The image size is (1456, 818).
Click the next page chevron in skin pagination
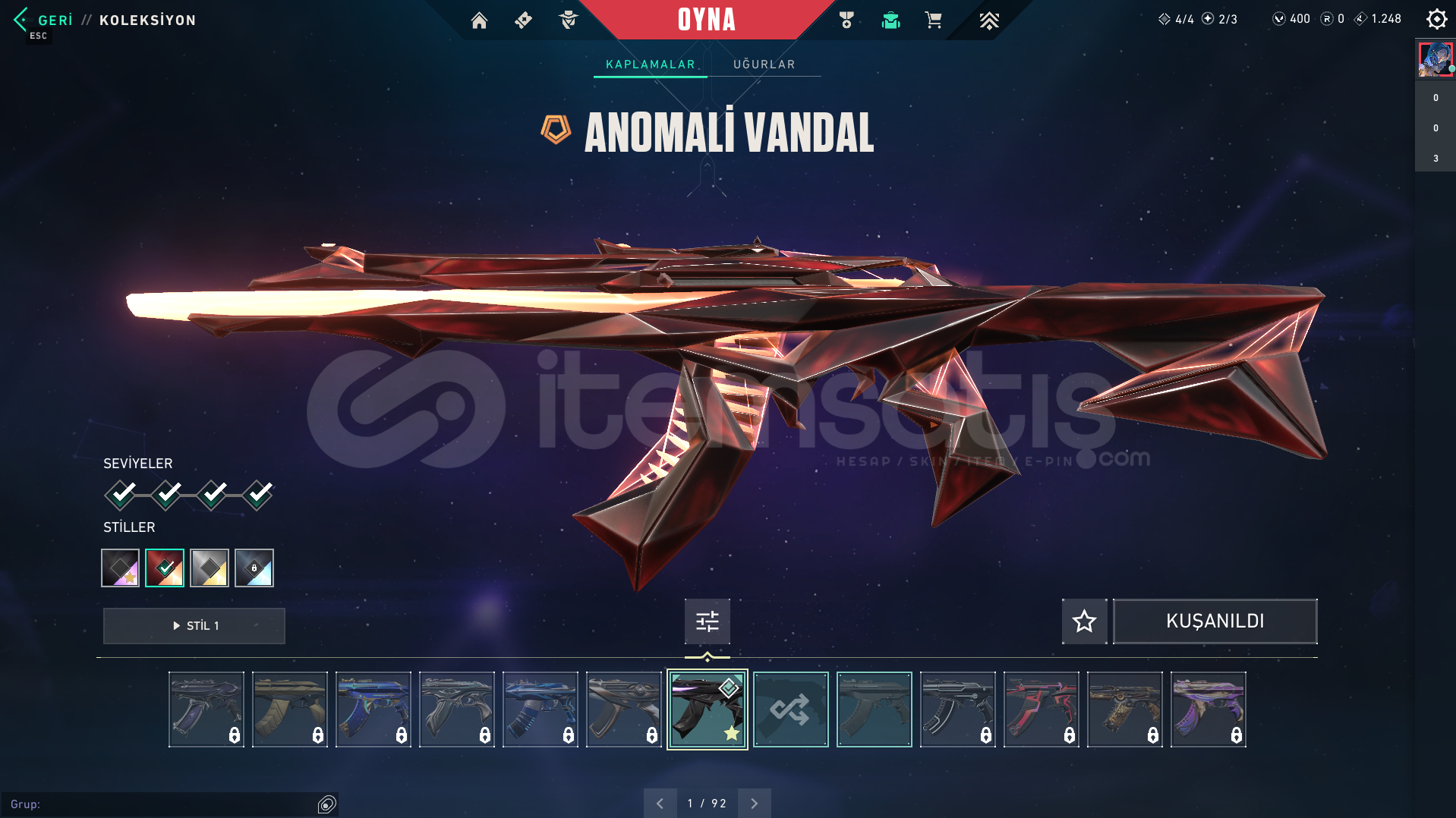pyautogui.click(x=754, y=802)
